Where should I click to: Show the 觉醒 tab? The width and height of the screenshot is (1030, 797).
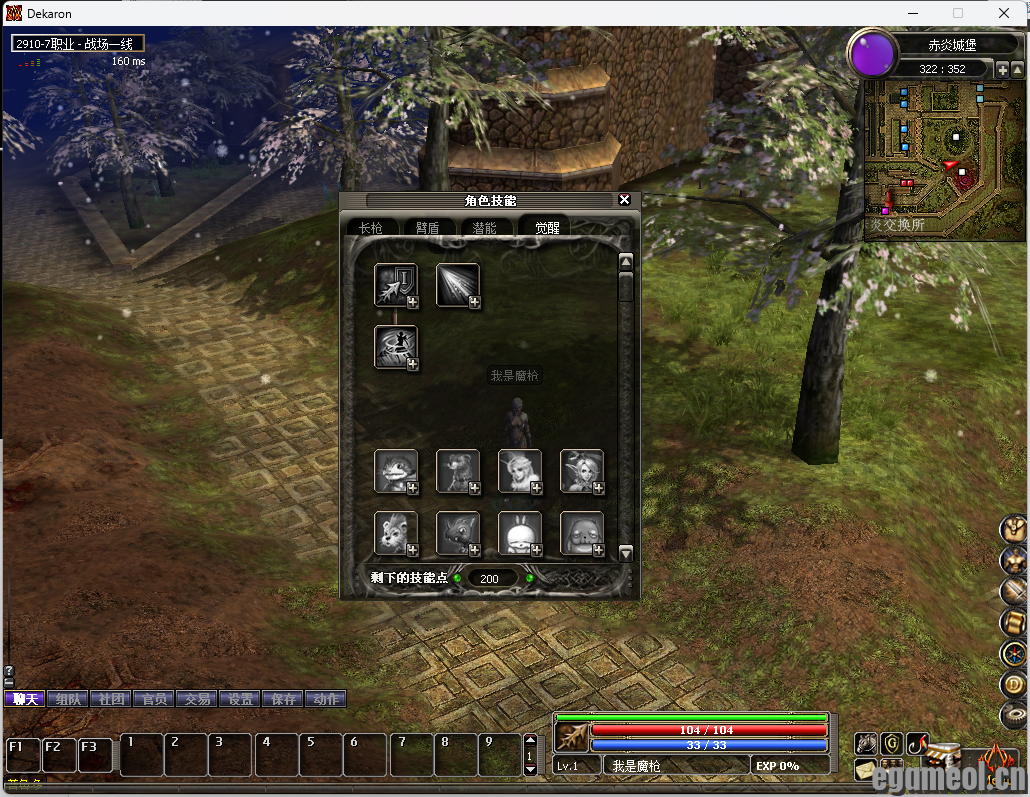click(546, 228)
